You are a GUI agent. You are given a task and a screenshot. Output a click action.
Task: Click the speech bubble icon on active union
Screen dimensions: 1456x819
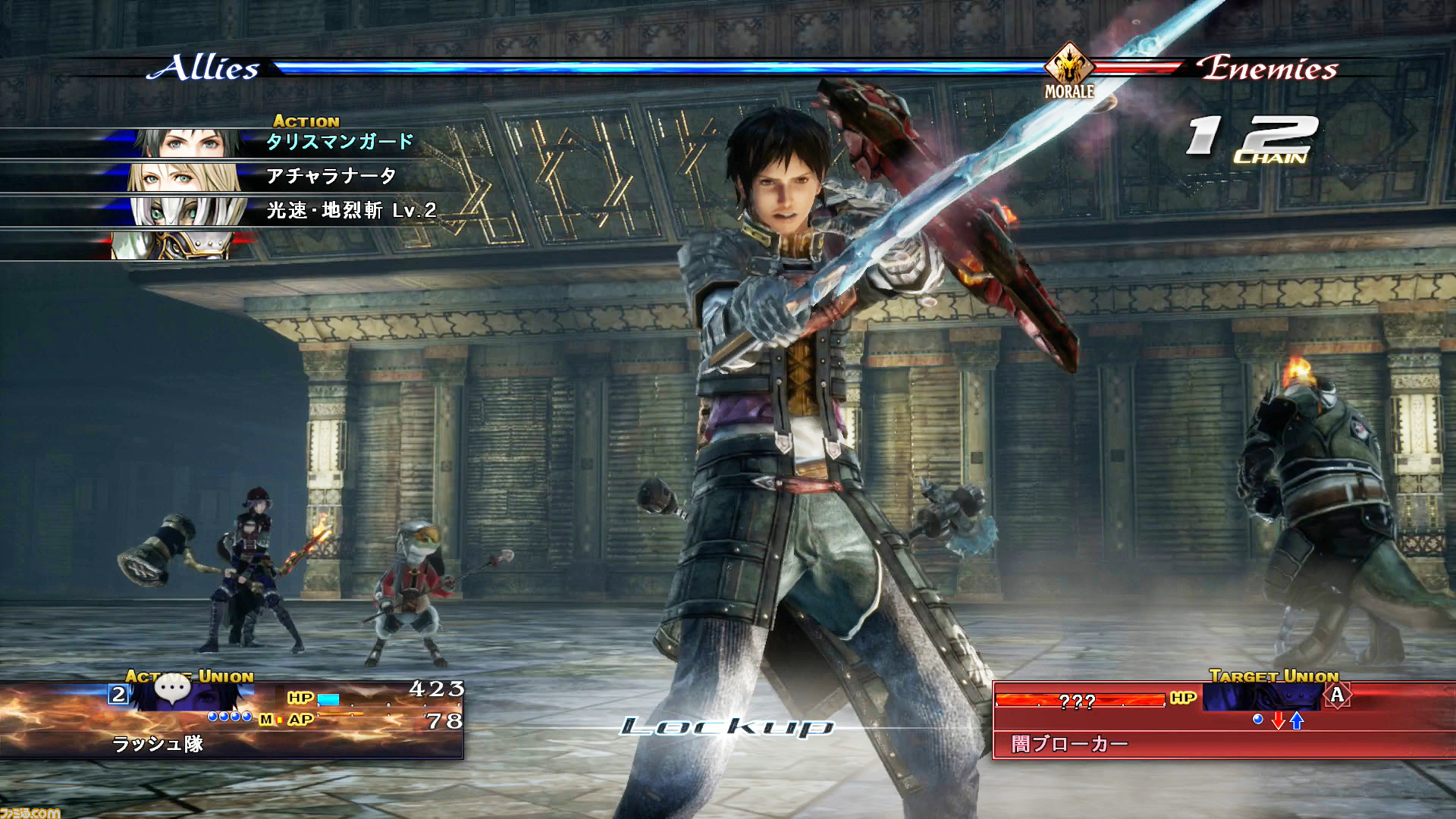172,689
